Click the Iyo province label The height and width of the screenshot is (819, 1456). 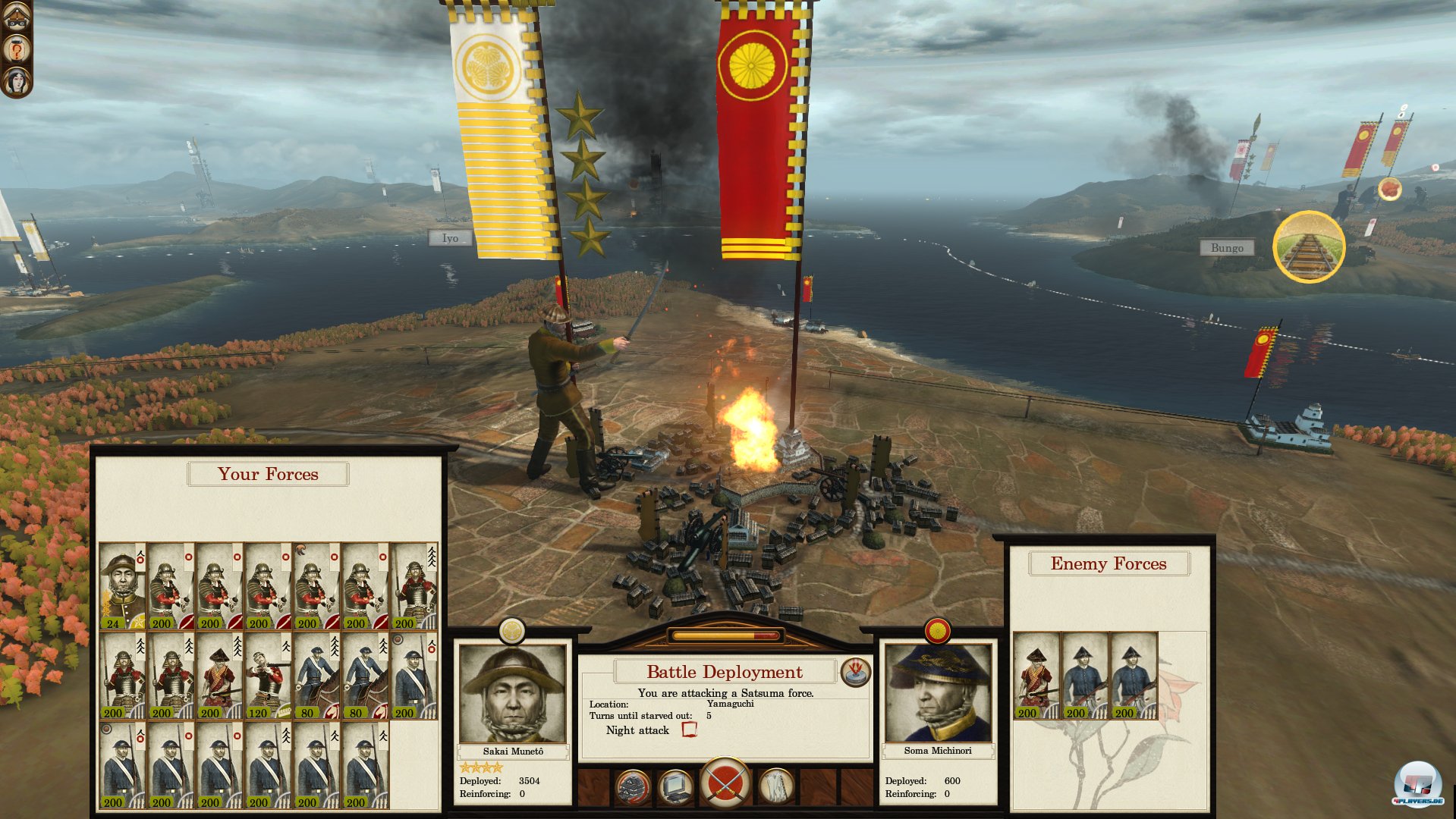point(450,238)
